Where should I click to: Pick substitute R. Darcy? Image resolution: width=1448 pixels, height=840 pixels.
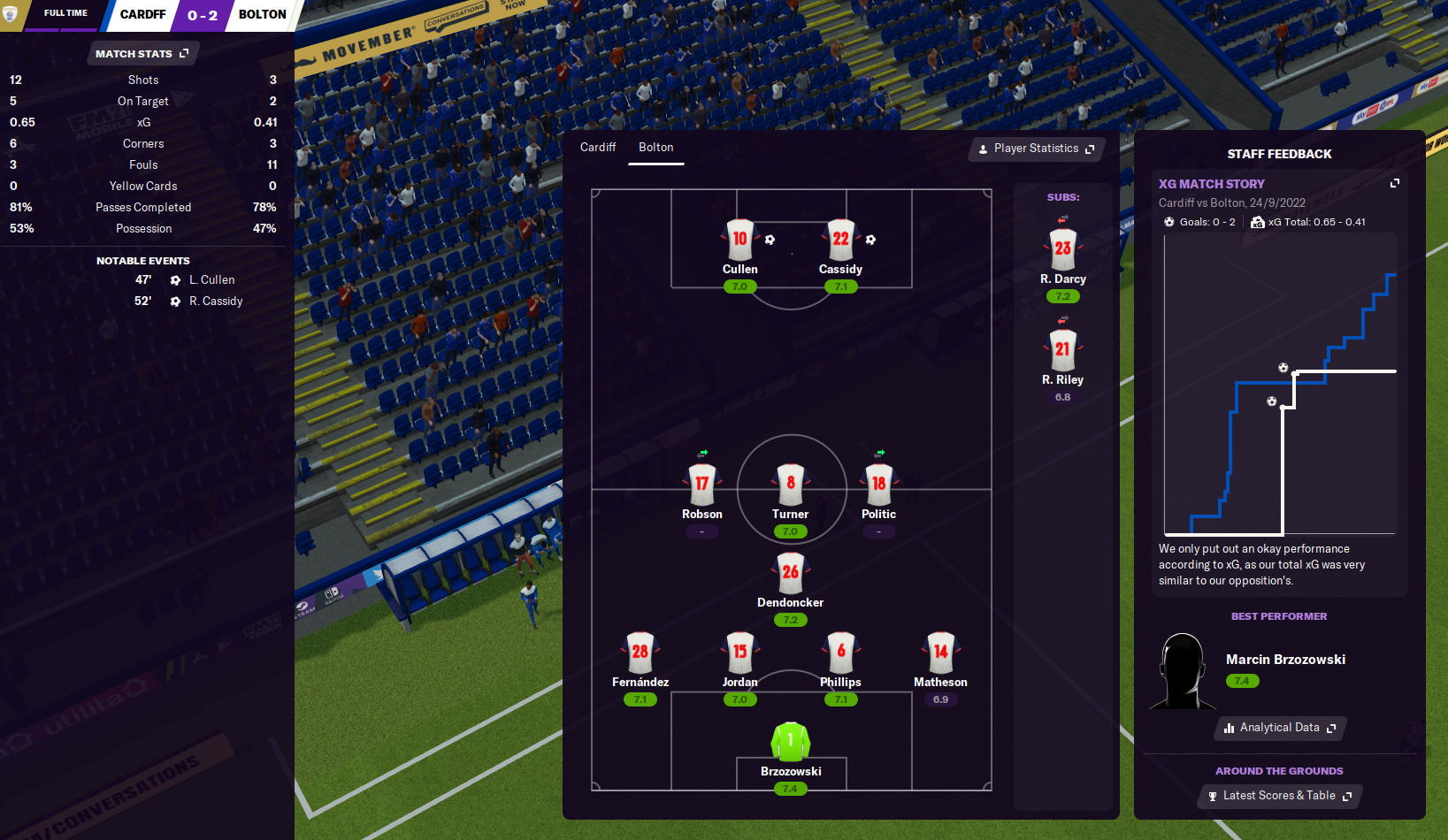pyautogui.click(x=1062, y=249)
